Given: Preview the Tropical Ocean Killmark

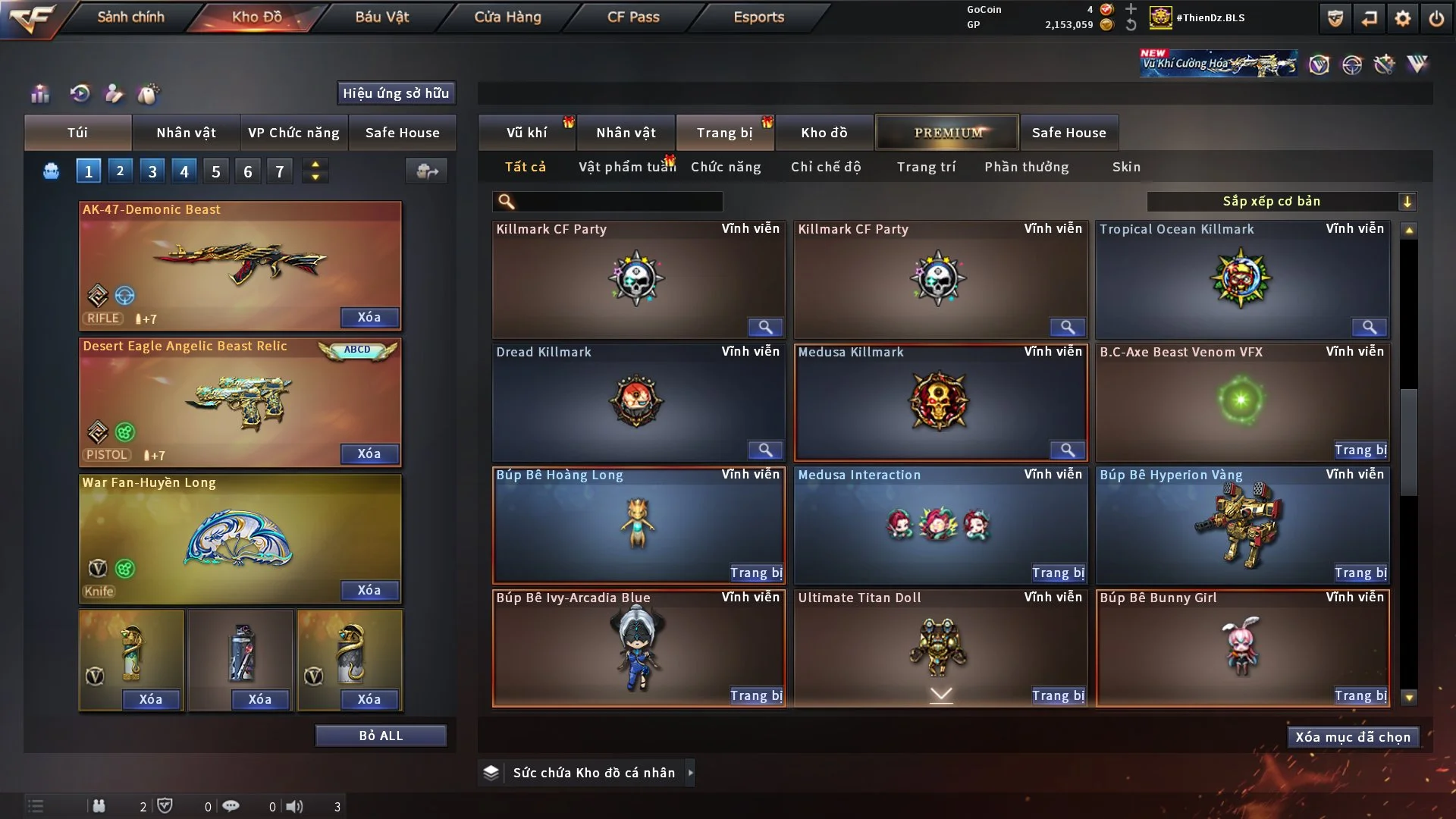Looking at the screenshot, I should click(x=1369, y=327).
